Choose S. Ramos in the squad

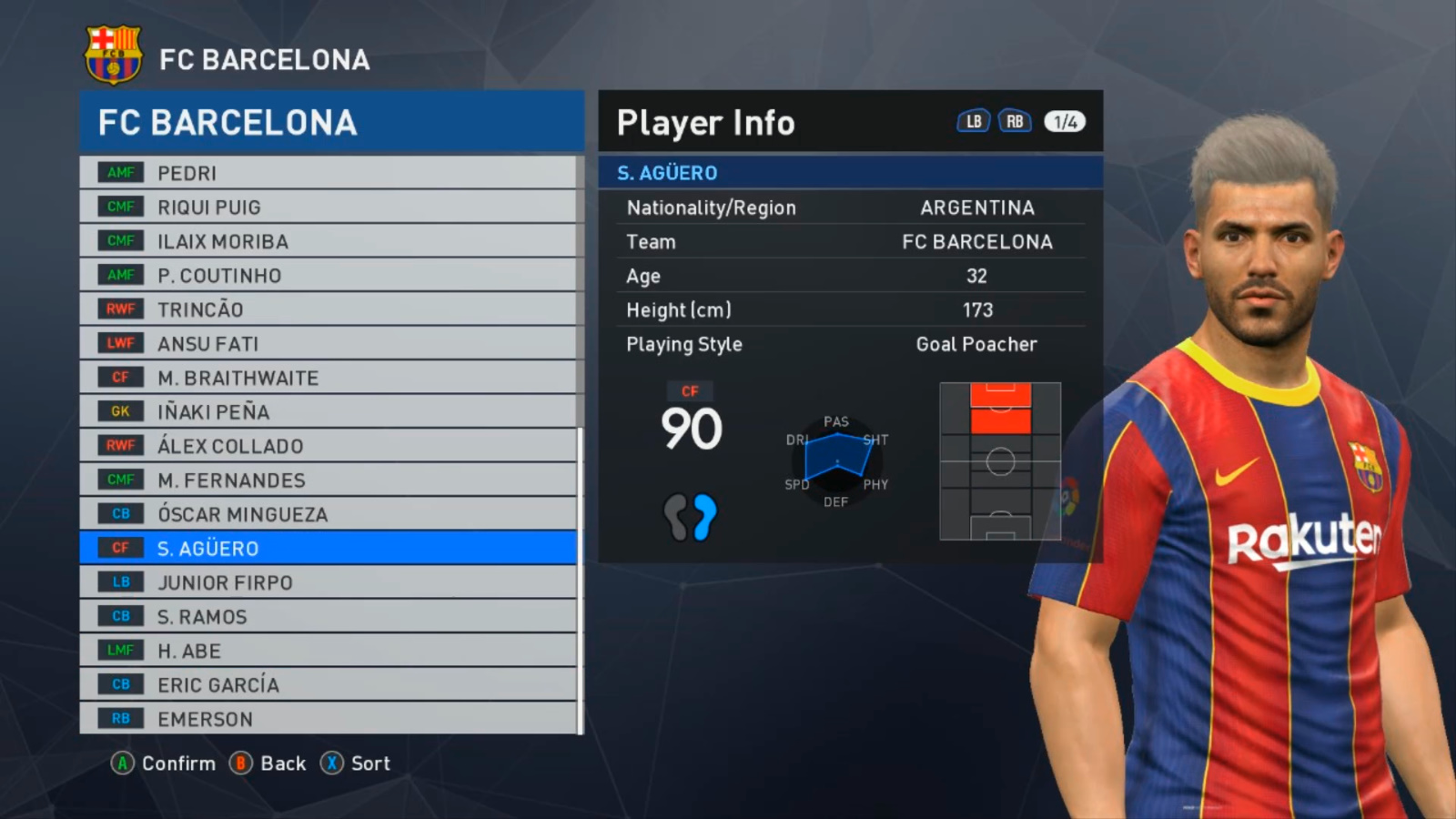[328, 617]
